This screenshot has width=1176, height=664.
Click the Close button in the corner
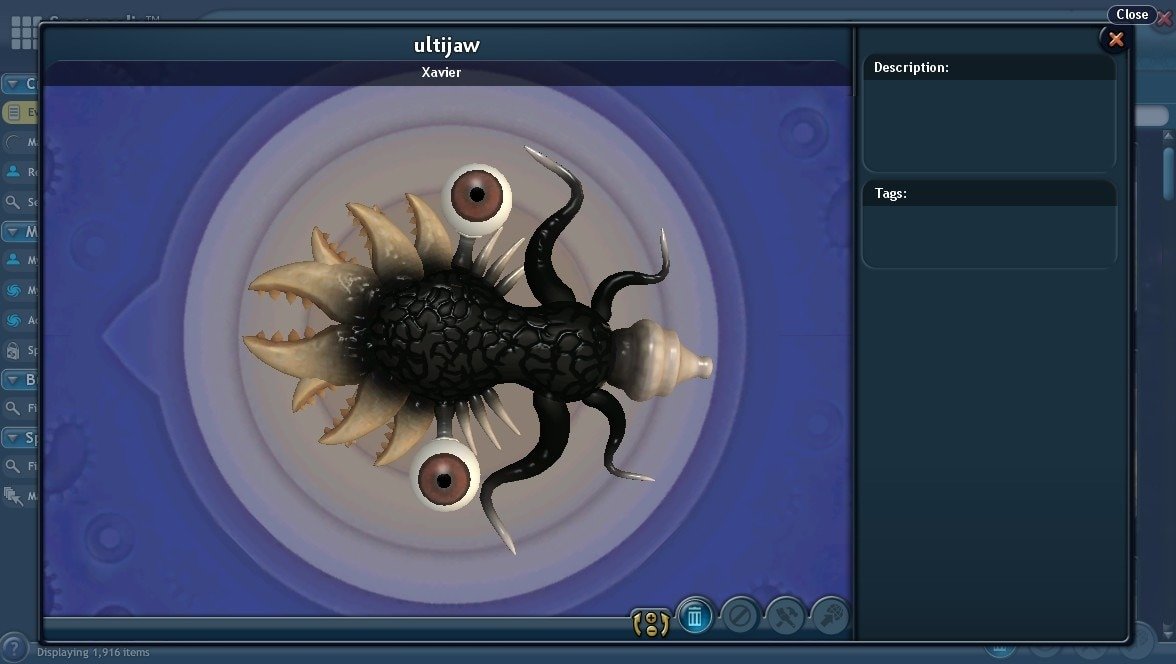(x=1132, y=14)
